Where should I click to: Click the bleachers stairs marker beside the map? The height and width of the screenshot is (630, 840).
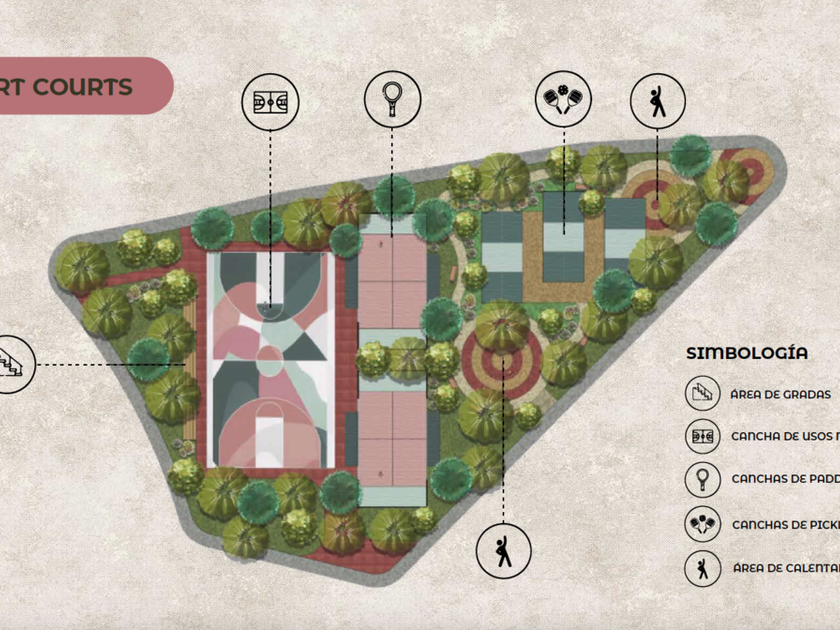pyautogui.click(x=12, y=364)
